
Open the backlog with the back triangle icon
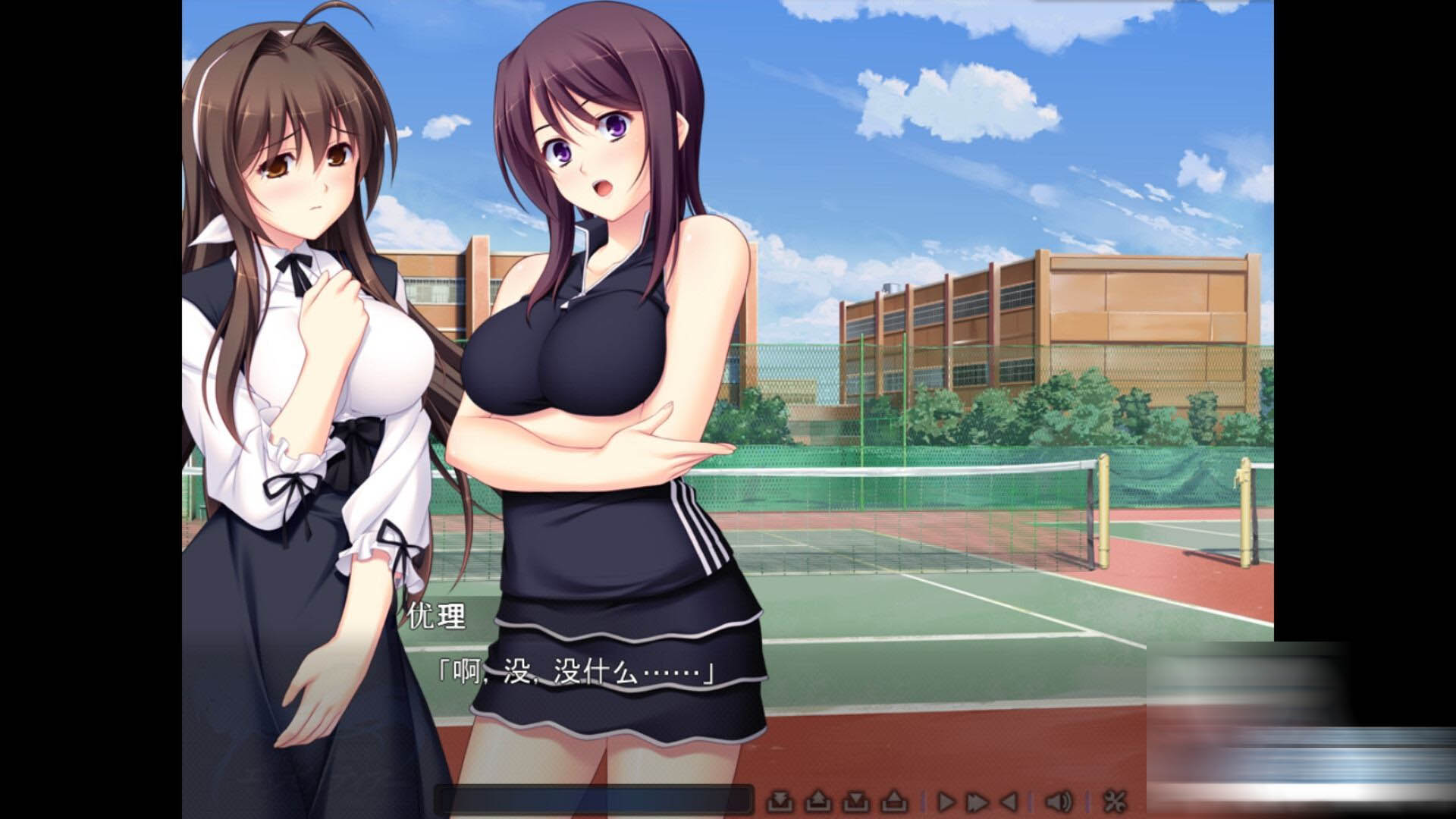pyautogui.click(x=1009, y=802)
